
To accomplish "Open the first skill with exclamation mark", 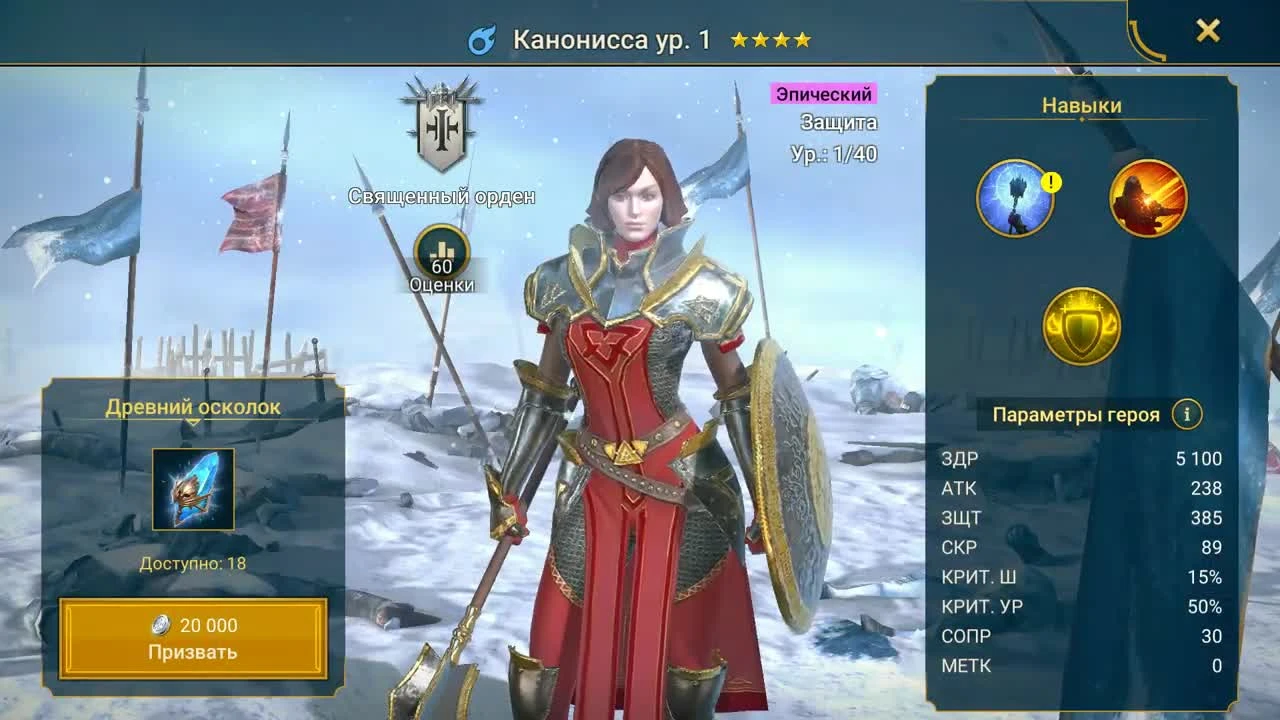I will (1019, 197).
